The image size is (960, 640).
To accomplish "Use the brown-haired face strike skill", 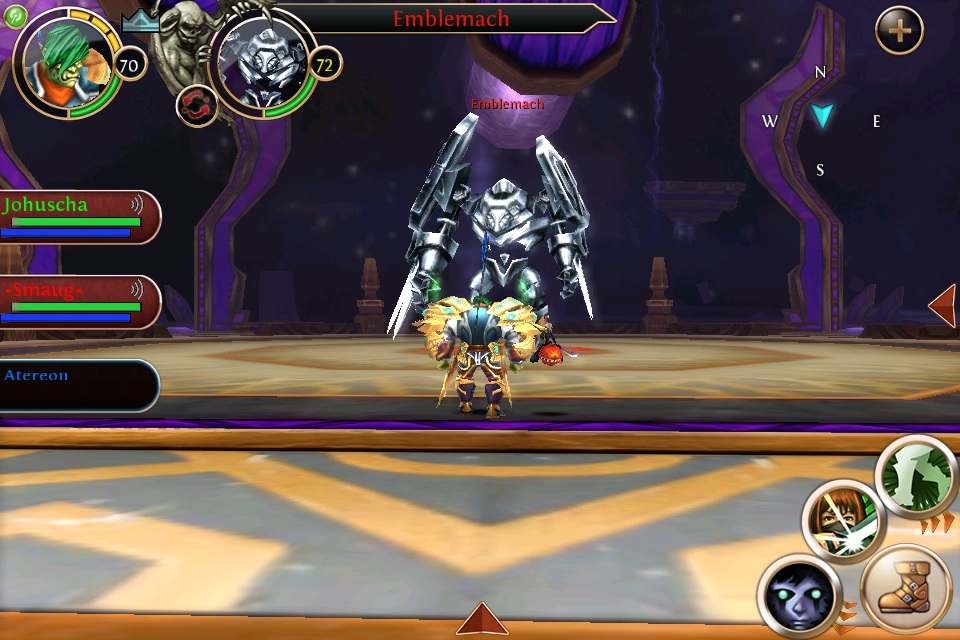I will (x=842, y=520).
